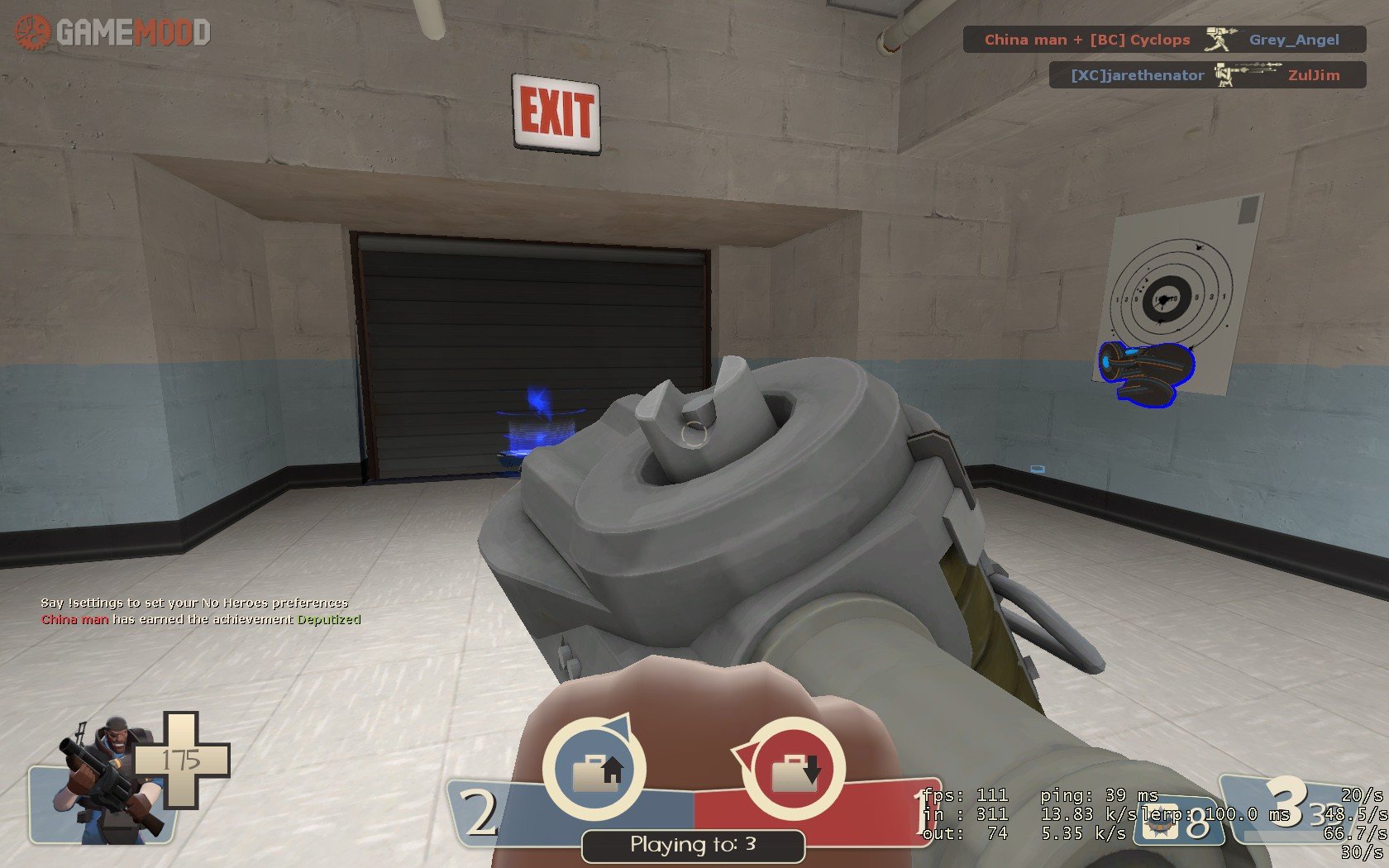This screenshot has width=1389, height=868.
Task: Click the "Playing to: 3" score panel
Action: pyautogui.click(x=693, y=845)
